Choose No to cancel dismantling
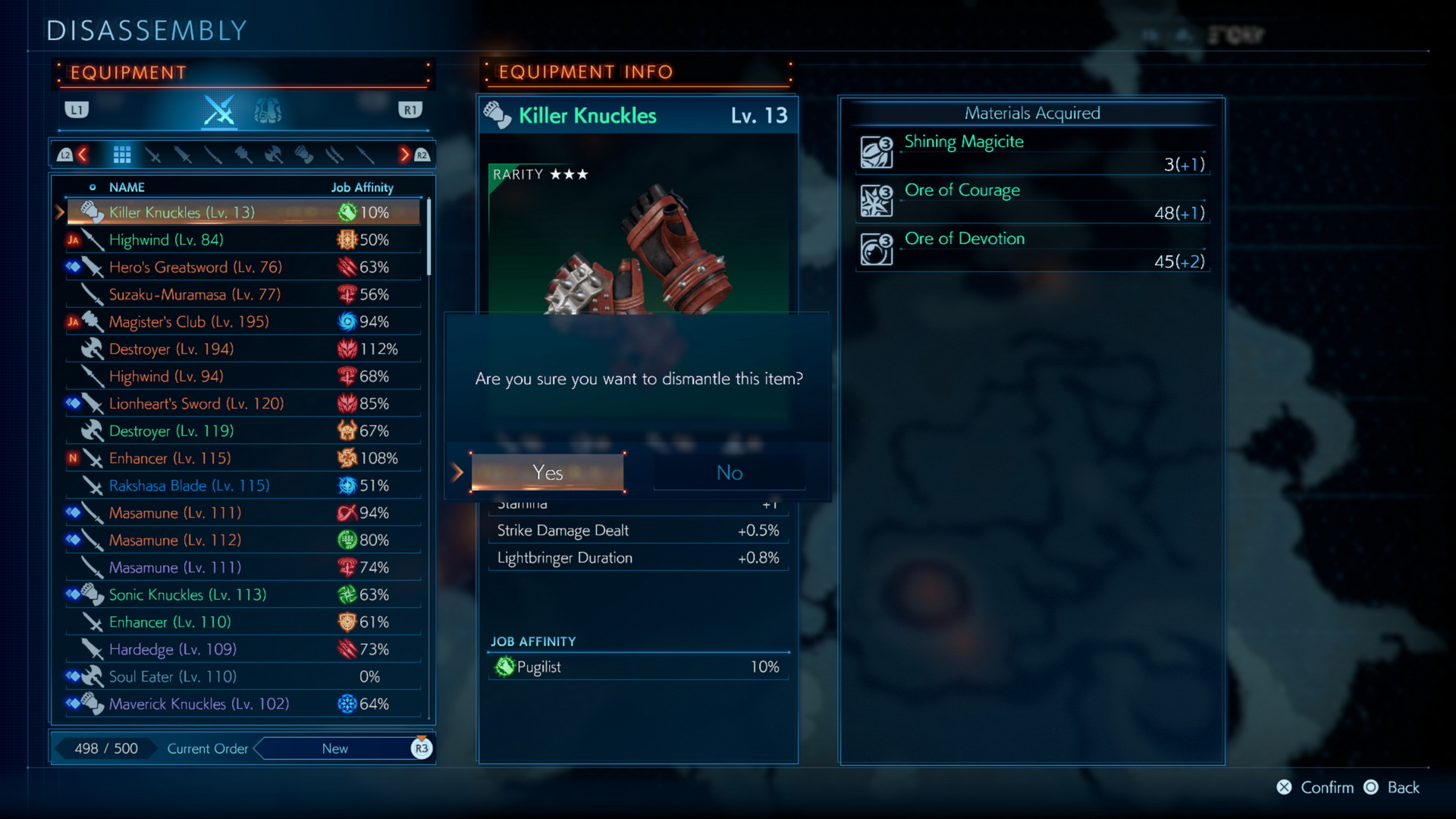The width and height of the screenshot is (1456, 819). click(x=729, y=472)
